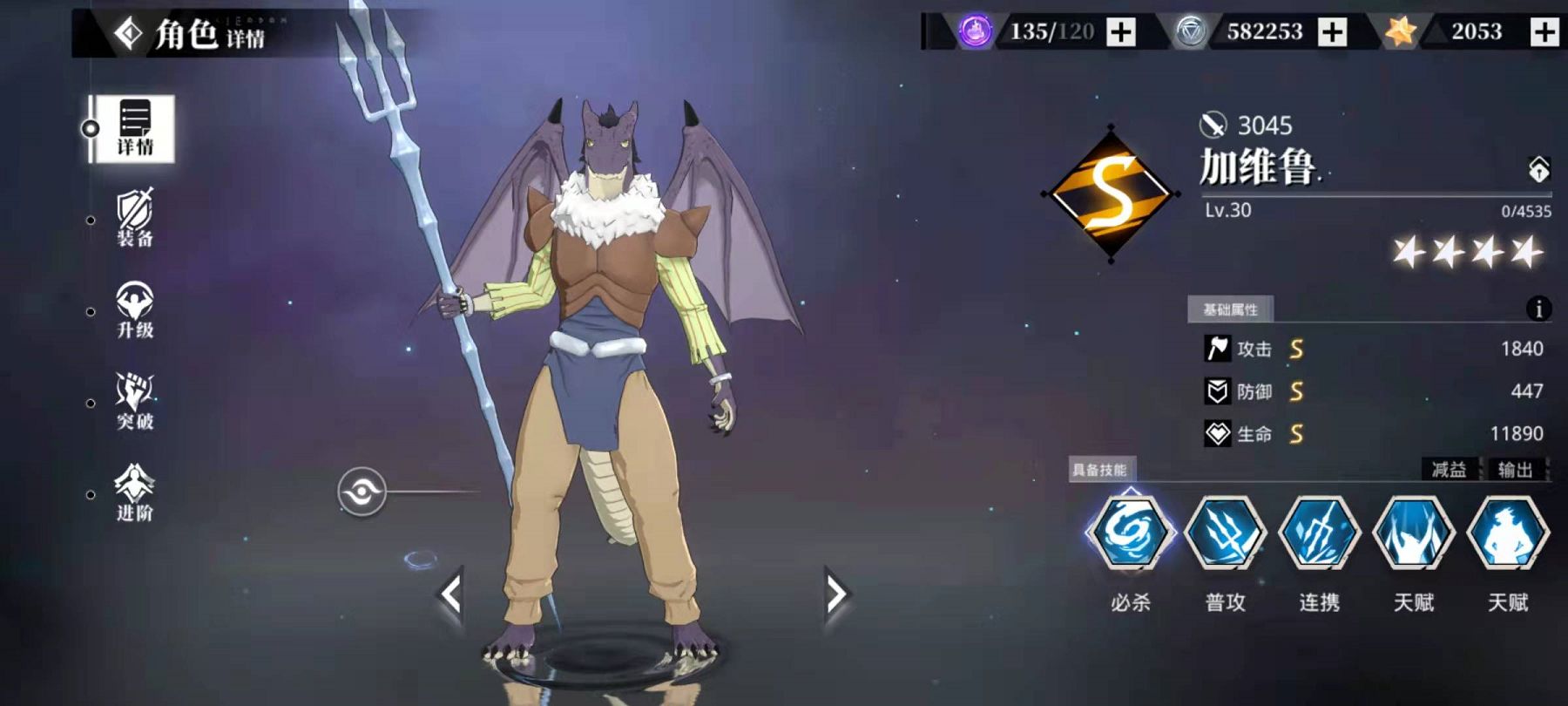Viewport: 1568px width, 706px height.
Task: Add gold stars with the plus beside 2053
Action: coord(1544,32)
